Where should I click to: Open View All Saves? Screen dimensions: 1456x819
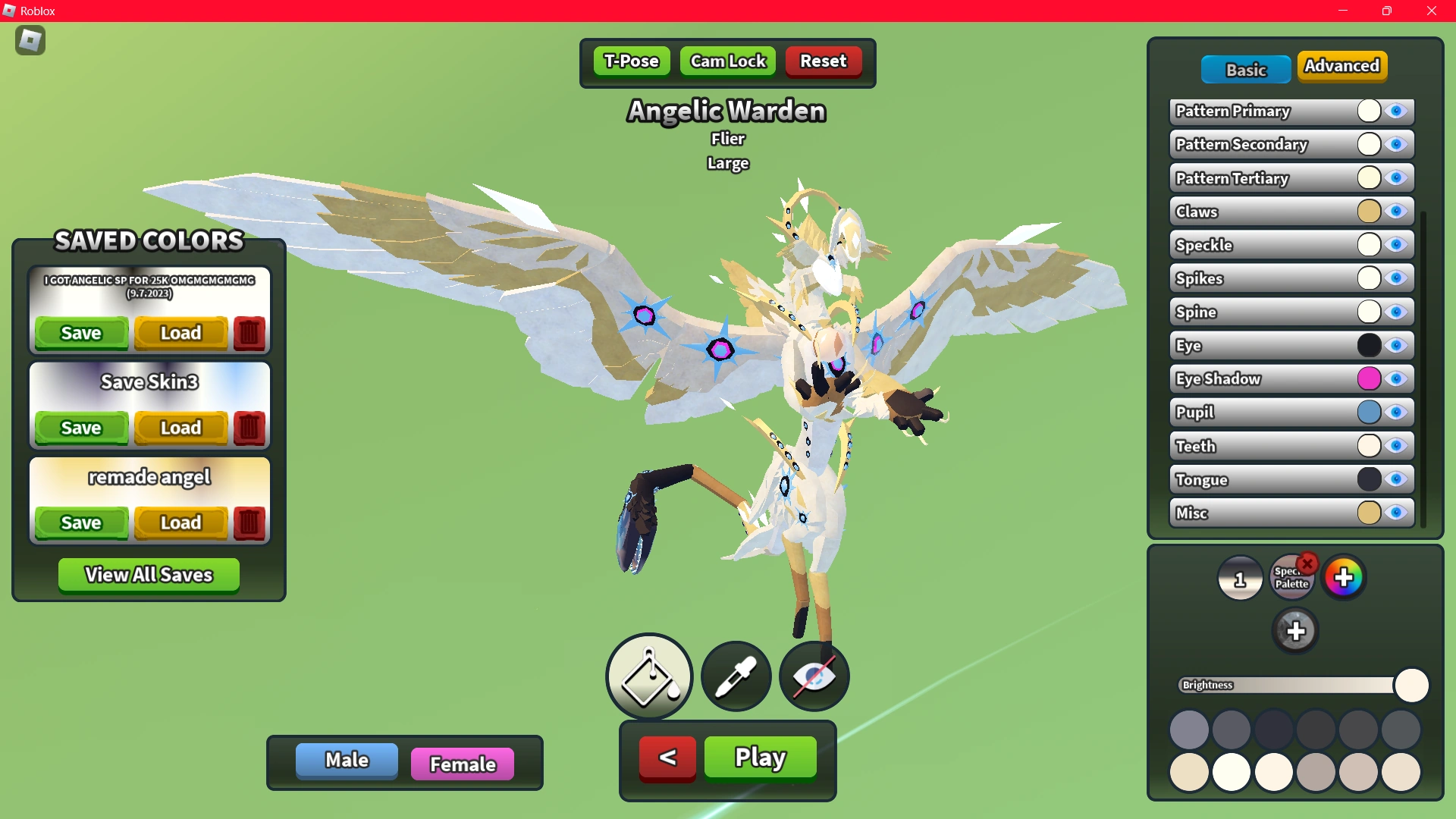(x=148, y=575)
